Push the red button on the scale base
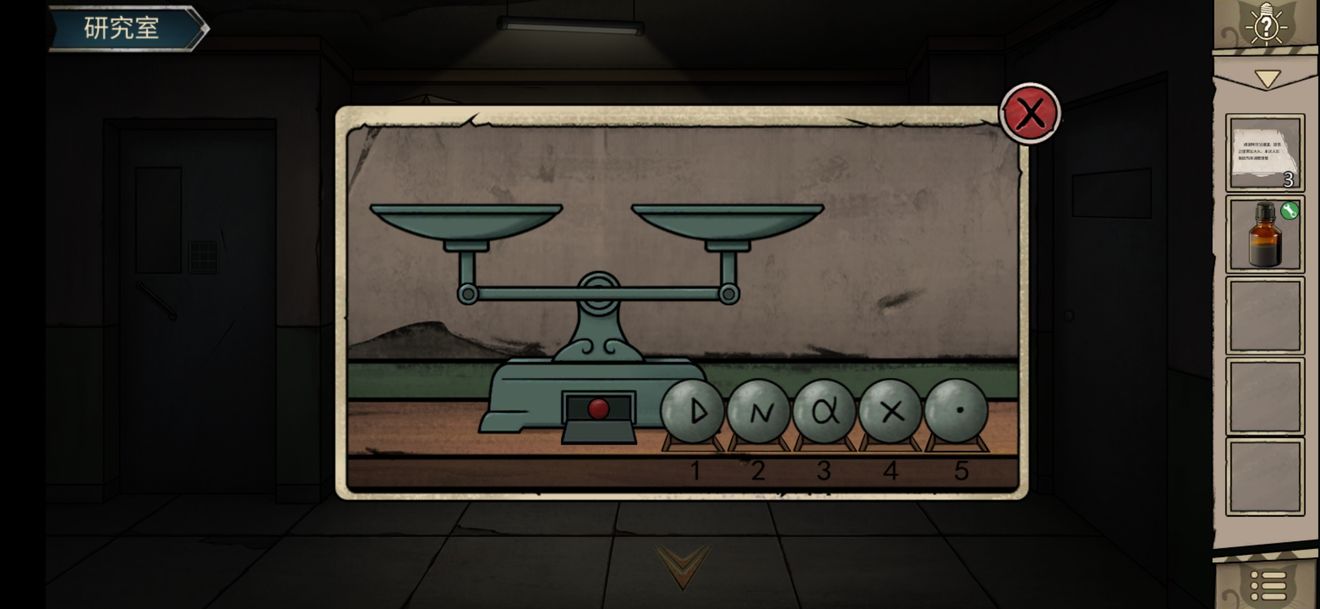The width and height of the screenshot is (1320, 609). click(x=598, y=409)
